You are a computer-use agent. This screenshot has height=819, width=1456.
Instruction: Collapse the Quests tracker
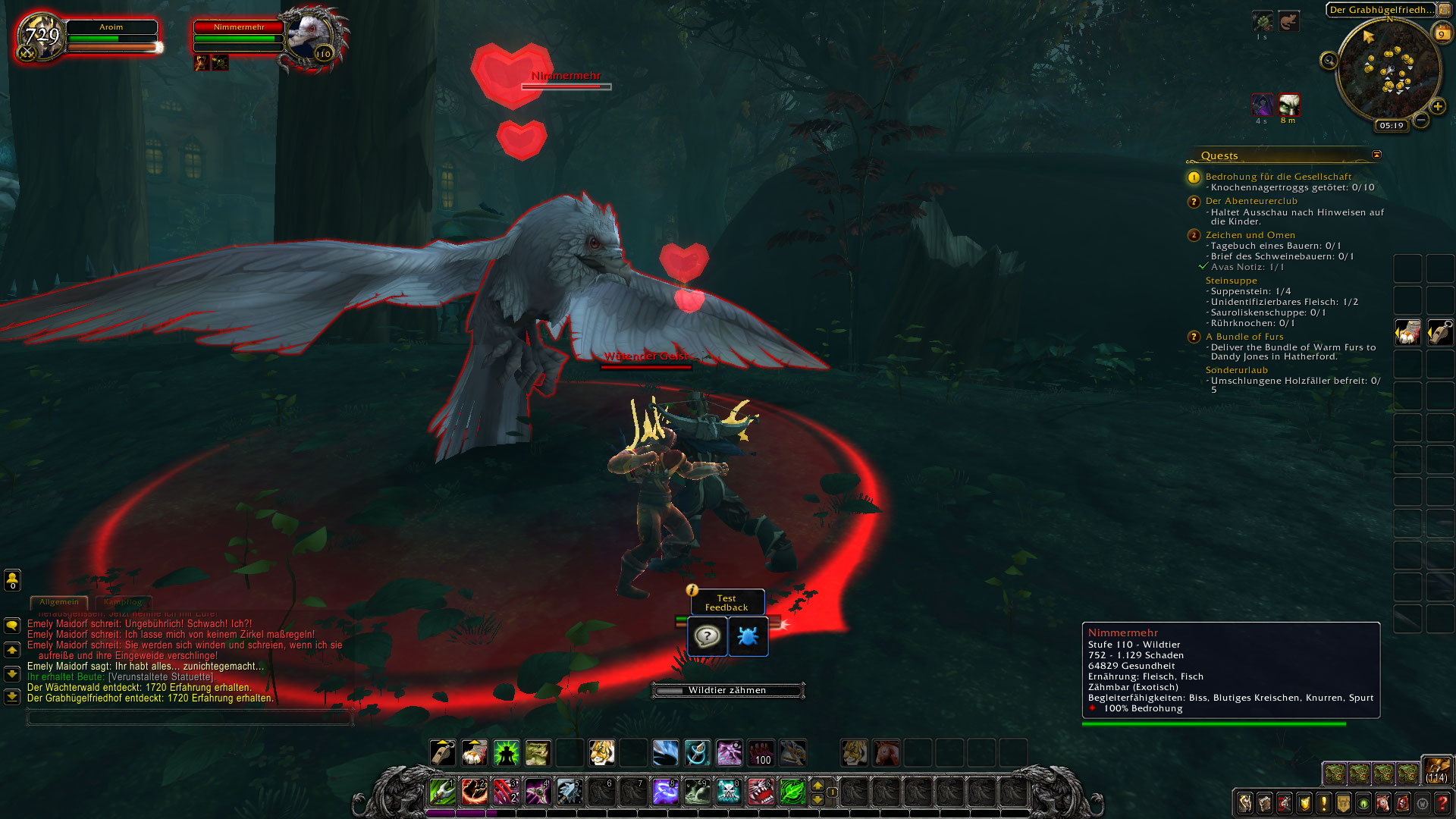pos(1376,155)
